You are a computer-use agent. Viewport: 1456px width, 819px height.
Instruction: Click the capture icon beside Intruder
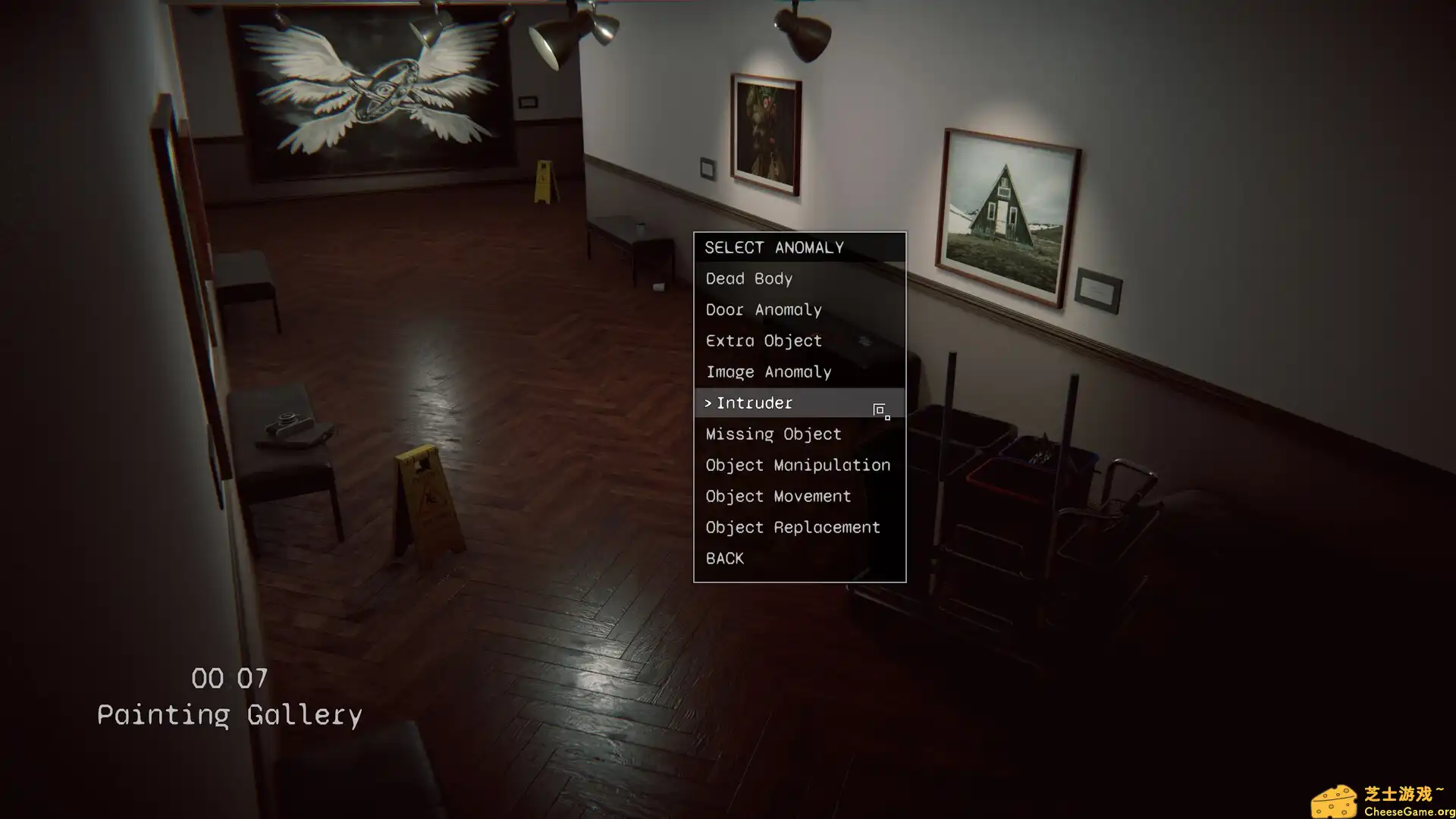tap(879, 408)
